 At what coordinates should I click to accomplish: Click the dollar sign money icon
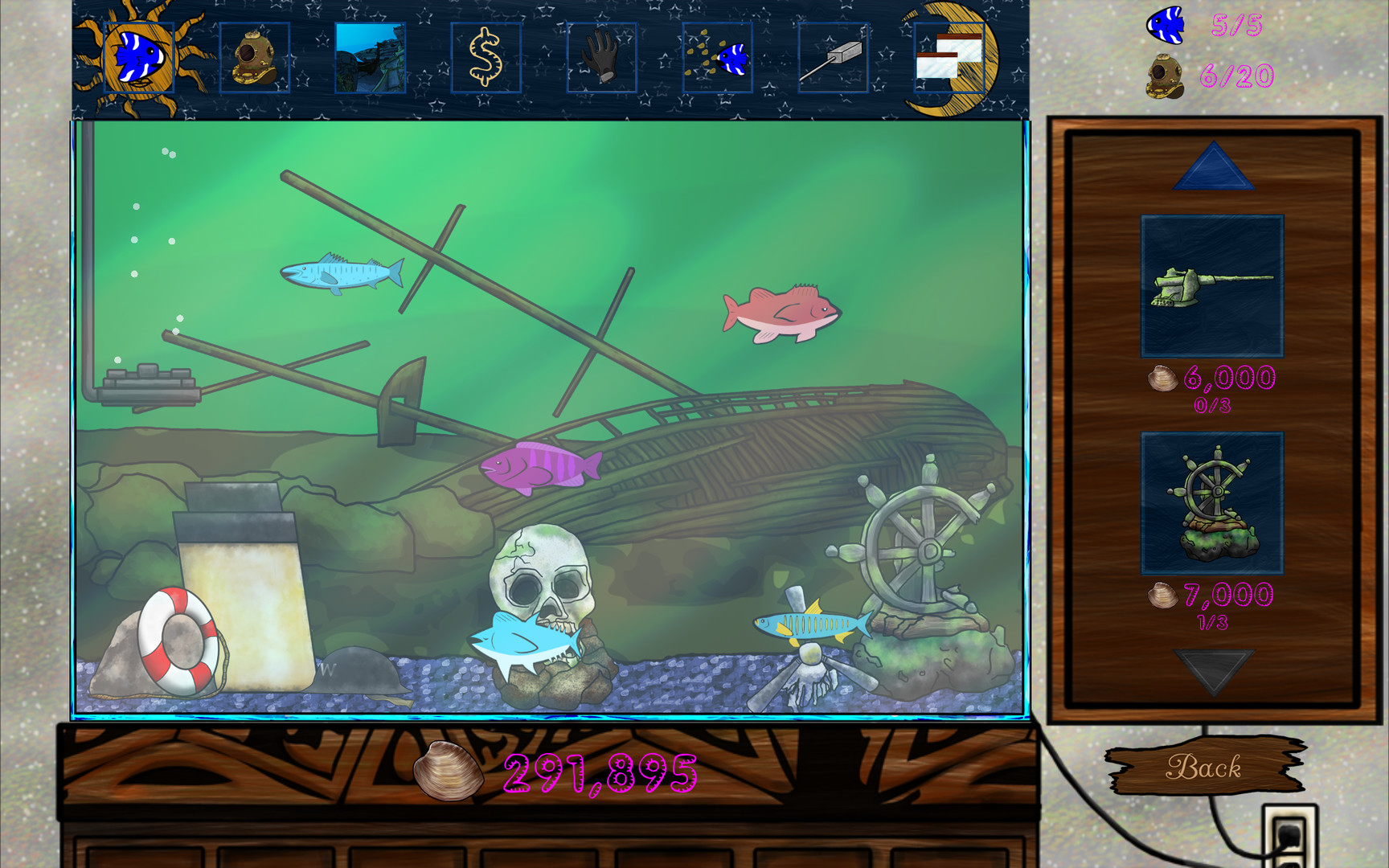(x=484, y=57)
